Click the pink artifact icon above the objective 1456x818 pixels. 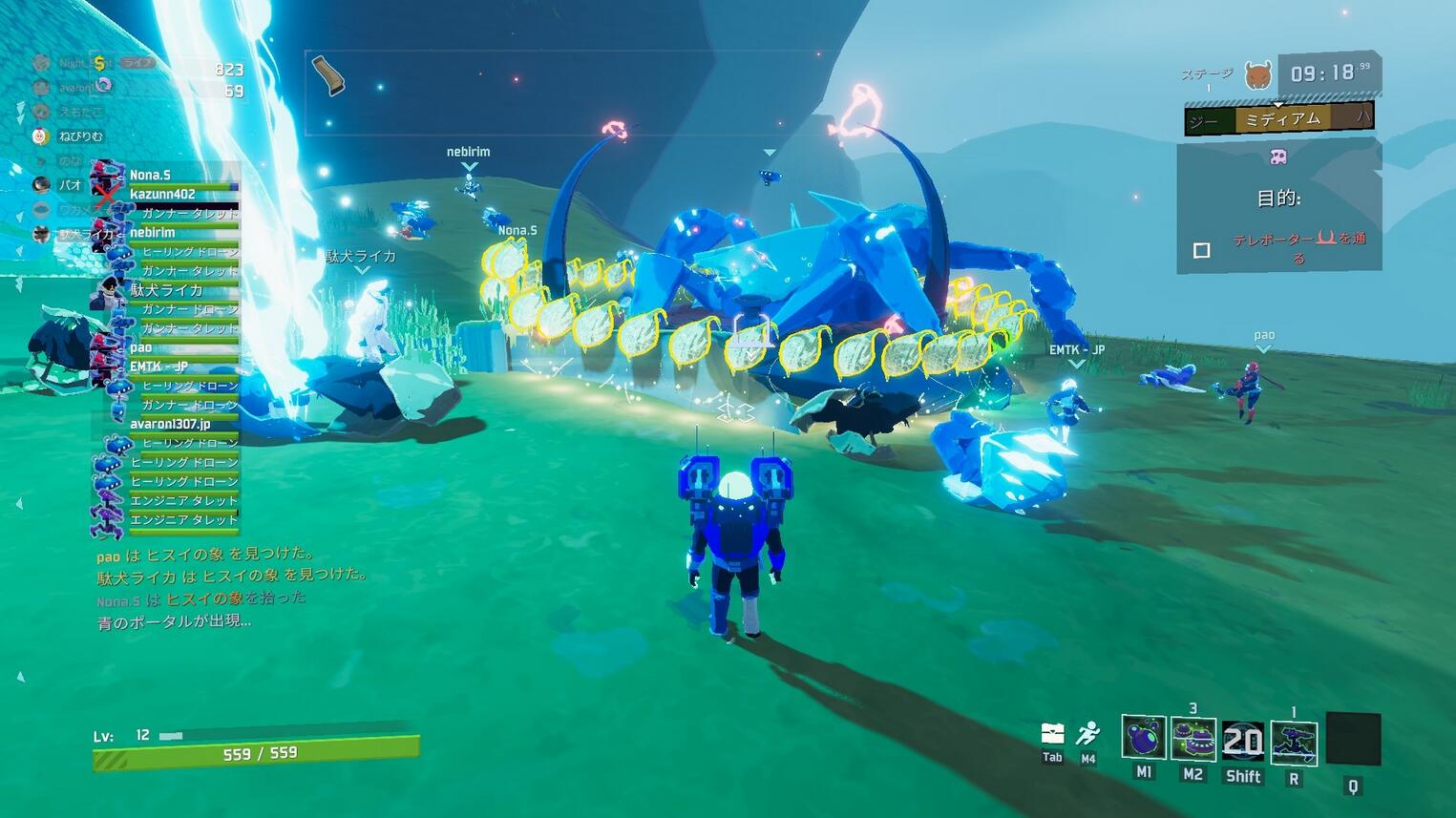click(1277, 157)
